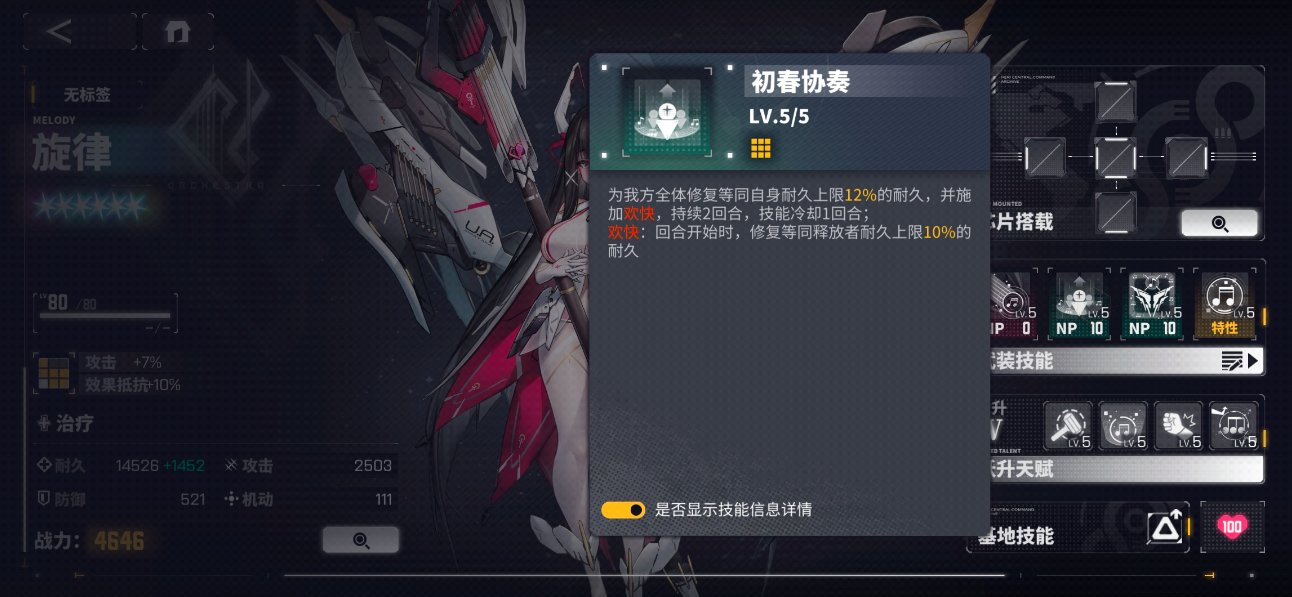Screen dimensions: 1292x597
Task: Click the yellow grid icon under LV.5/5
Action: (x=761, y=149)
